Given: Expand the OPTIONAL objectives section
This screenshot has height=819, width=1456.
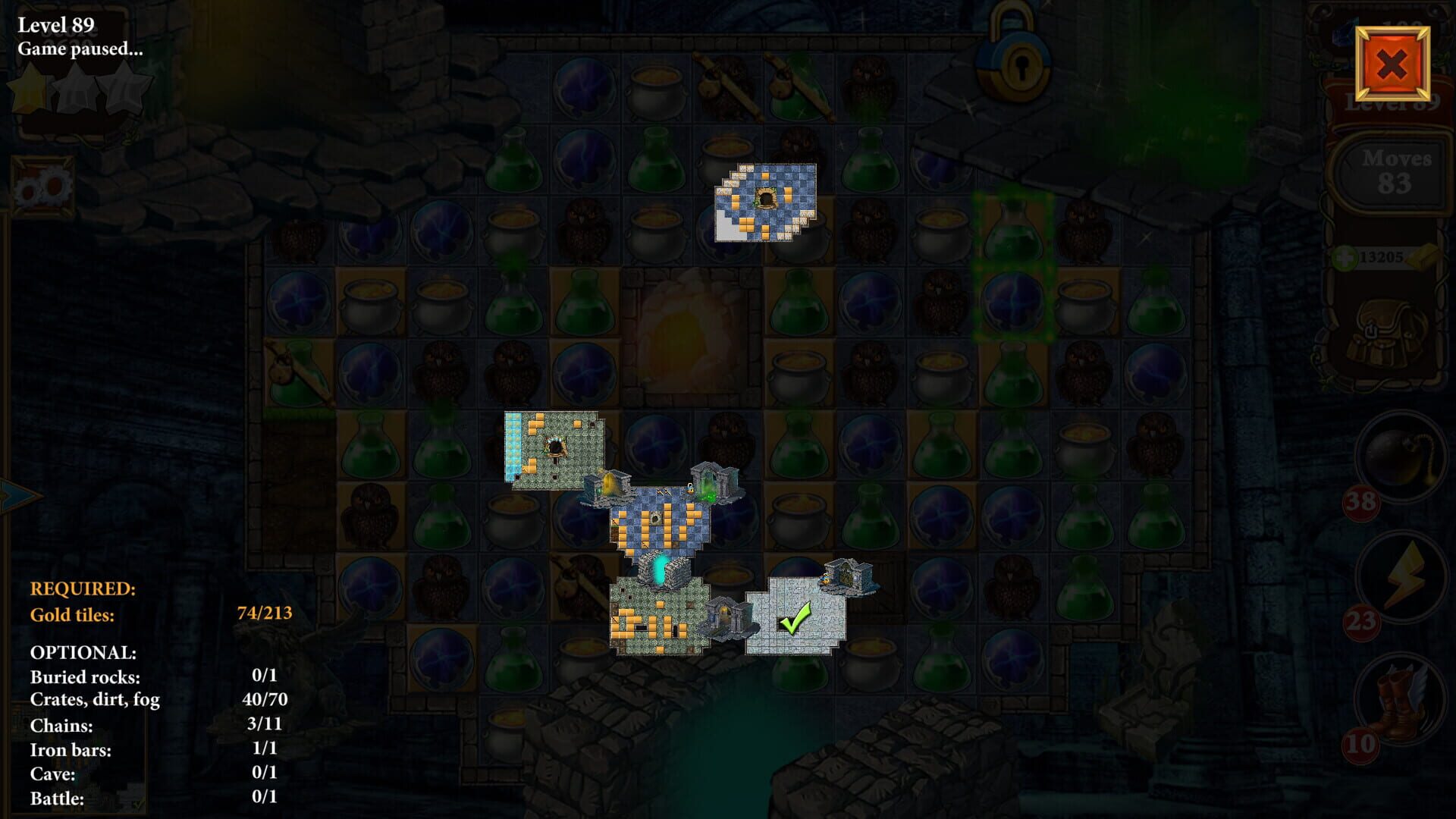Looking at the screenshot, I should (x=82, y=652).
